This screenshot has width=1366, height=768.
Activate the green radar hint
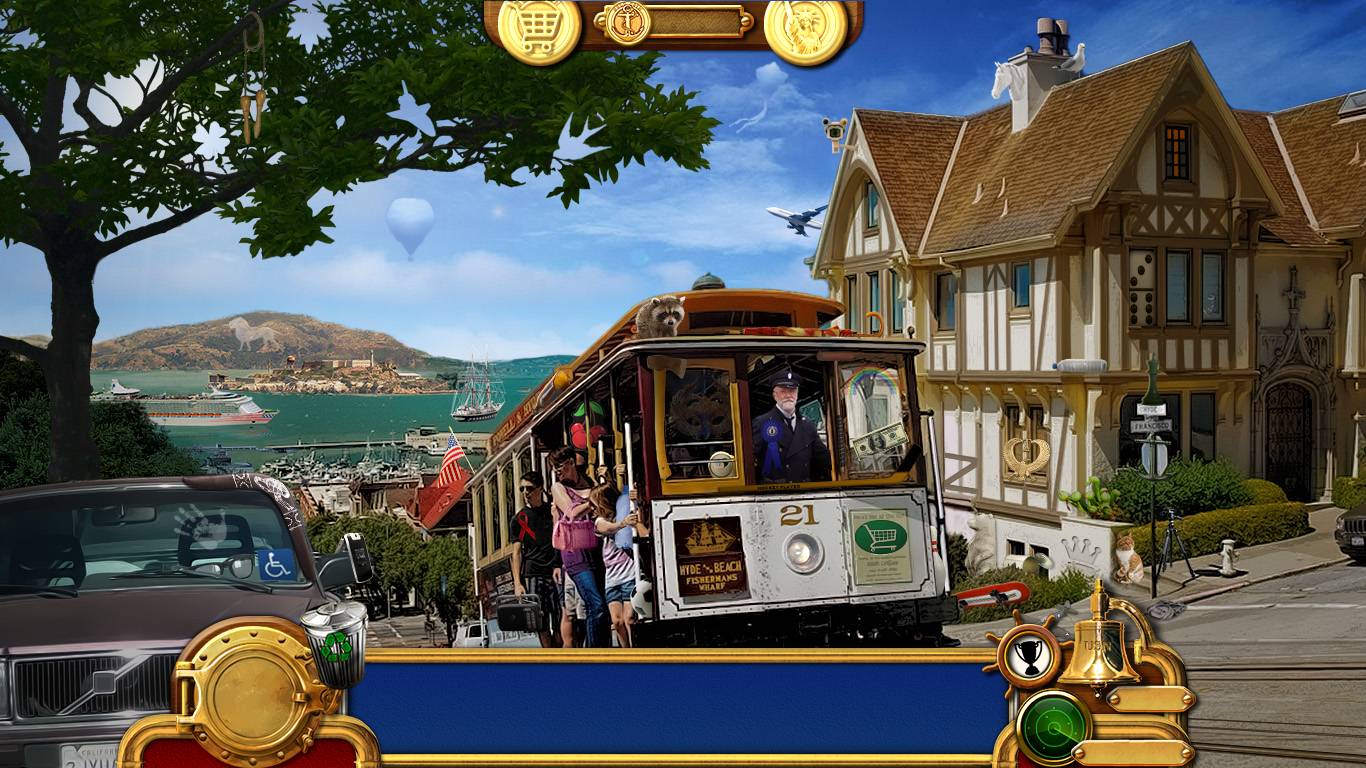coord(1053,727)
